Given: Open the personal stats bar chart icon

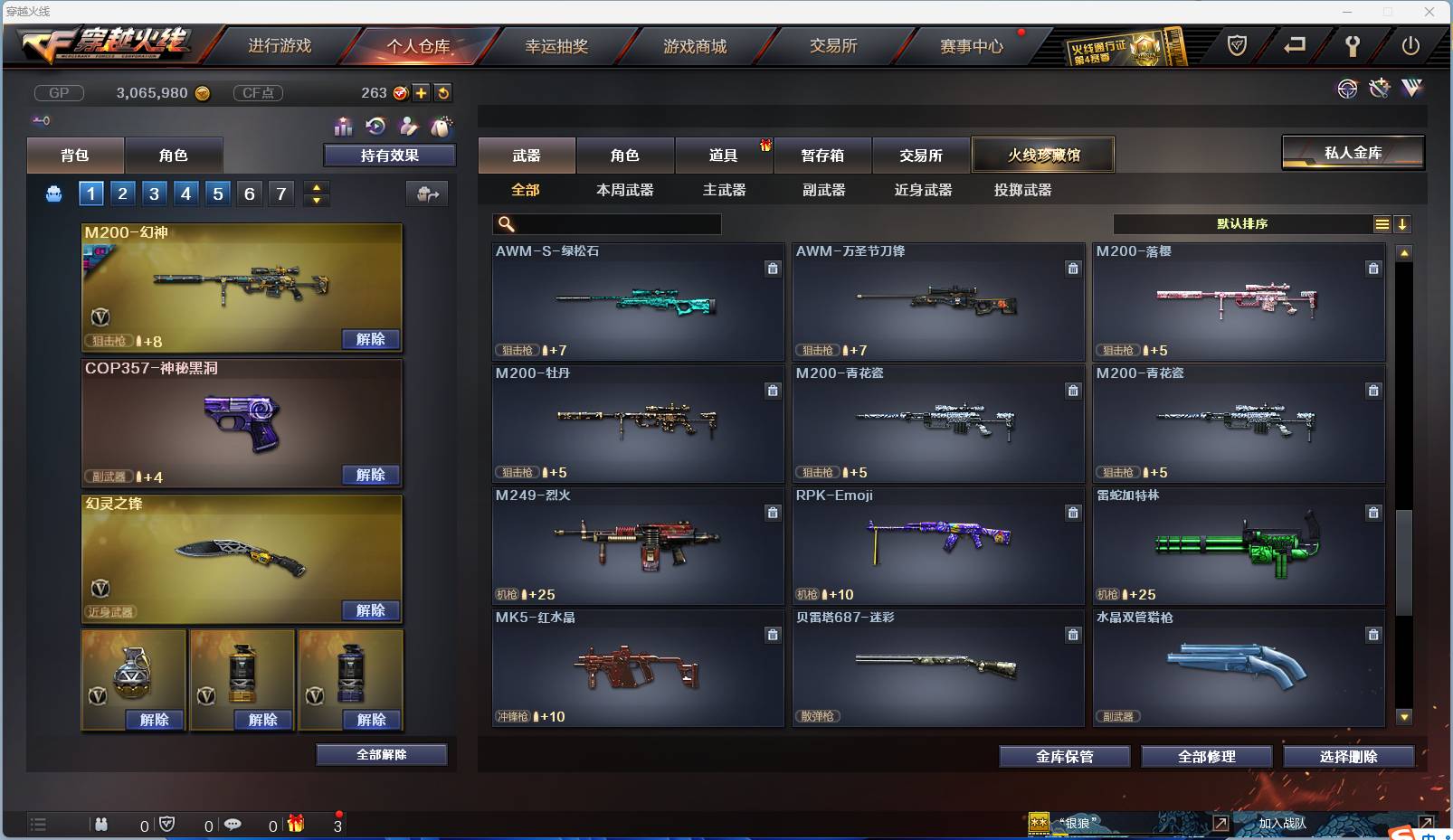Looking at the screenshot, I should [x=344, y=127].
